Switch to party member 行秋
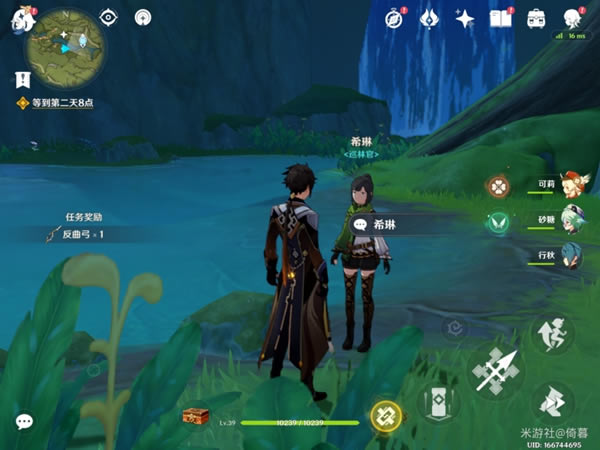 click(x=569, y=254)
